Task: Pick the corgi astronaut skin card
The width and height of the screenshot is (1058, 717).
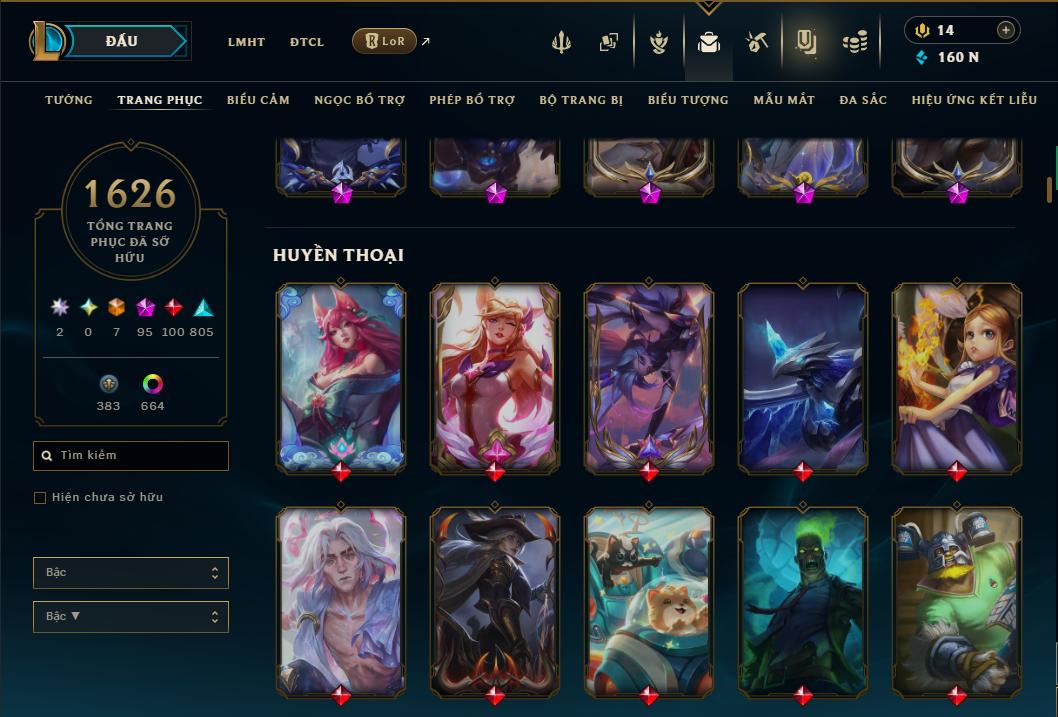Action: (x=649, y=598)
